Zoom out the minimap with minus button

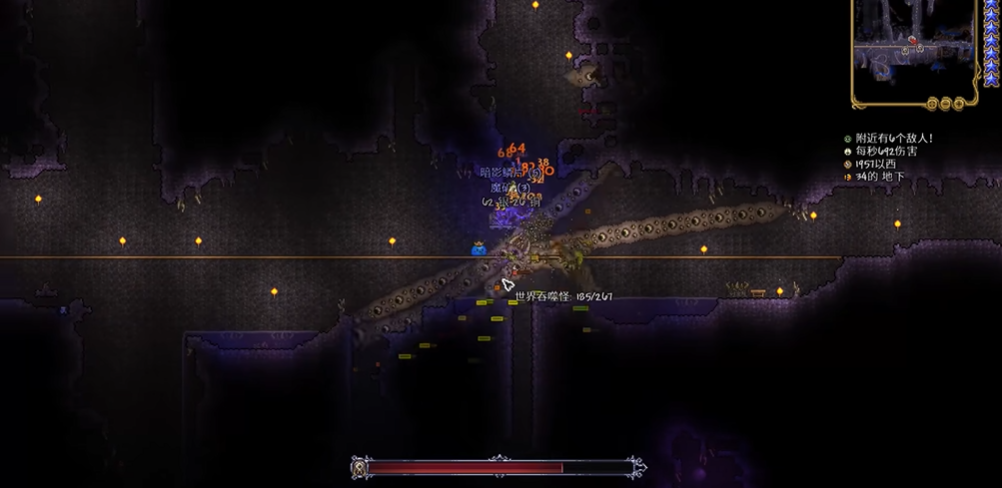pos(945,103)
